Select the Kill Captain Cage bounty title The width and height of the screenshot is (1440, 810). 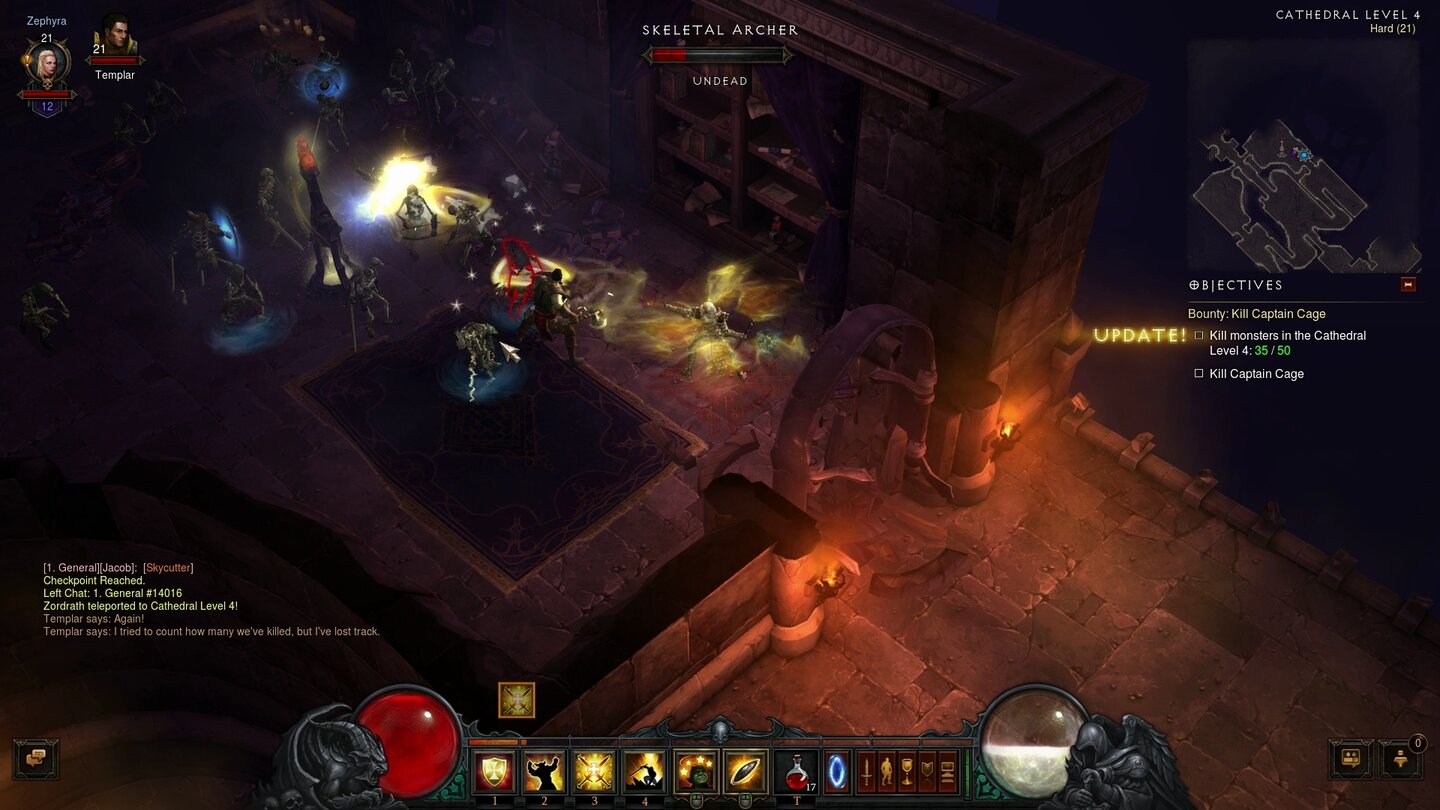pos(1257,314)
